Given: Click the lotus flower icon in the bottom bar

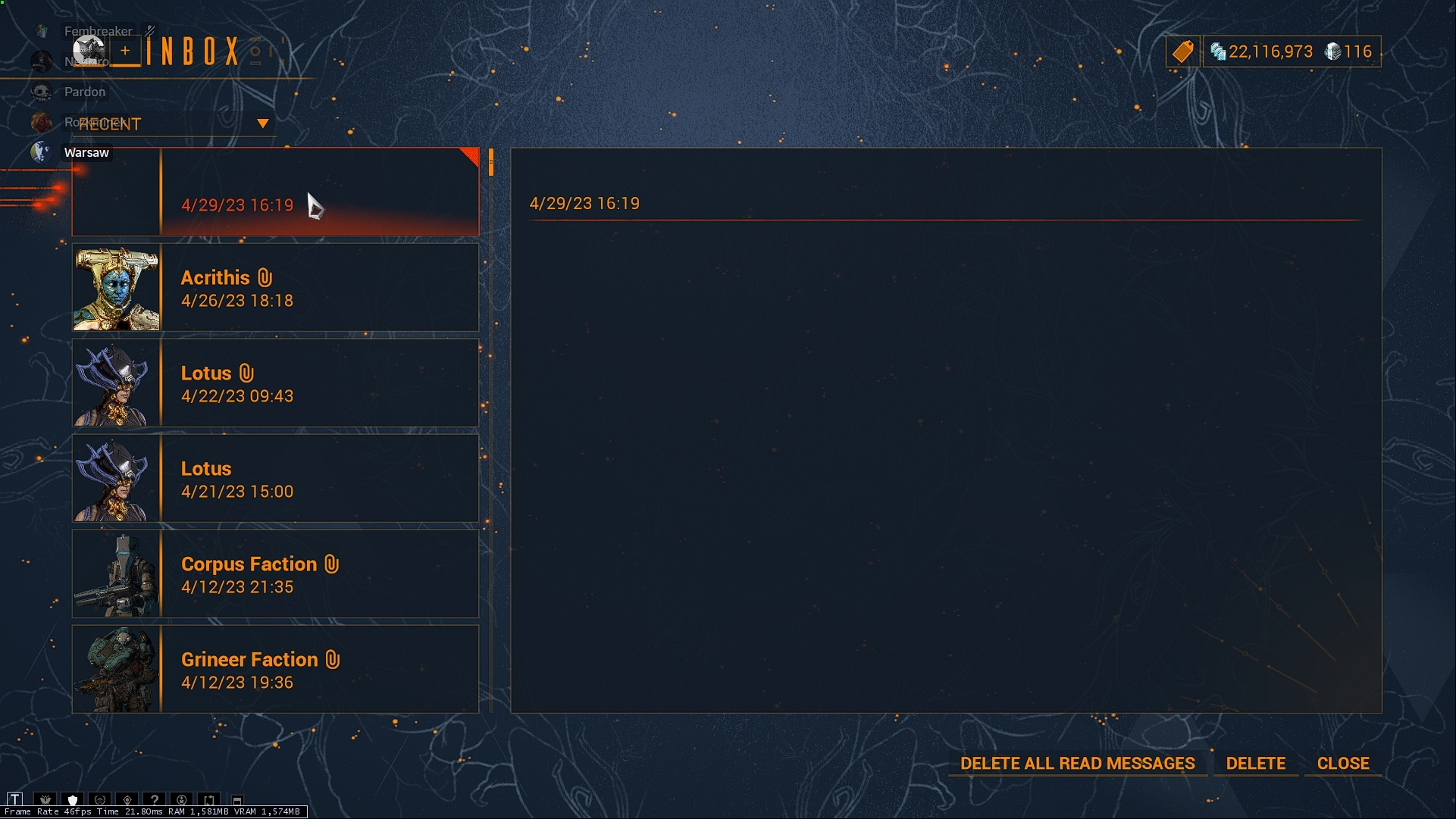Looking at the screenshot, I should coord(45,799).
